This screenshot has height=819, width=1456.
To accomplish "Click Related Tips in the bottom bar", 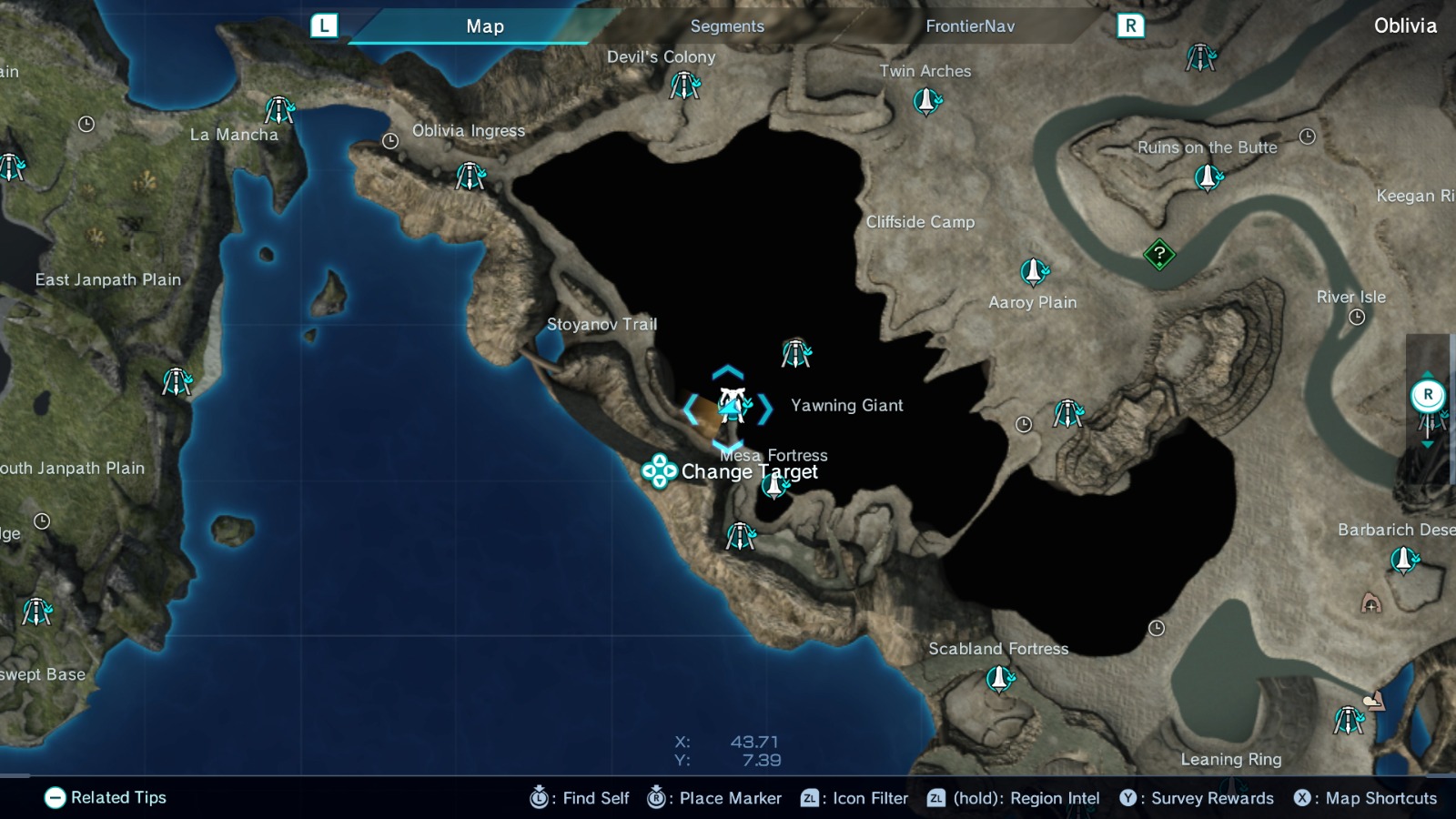I will pos(105,798).
